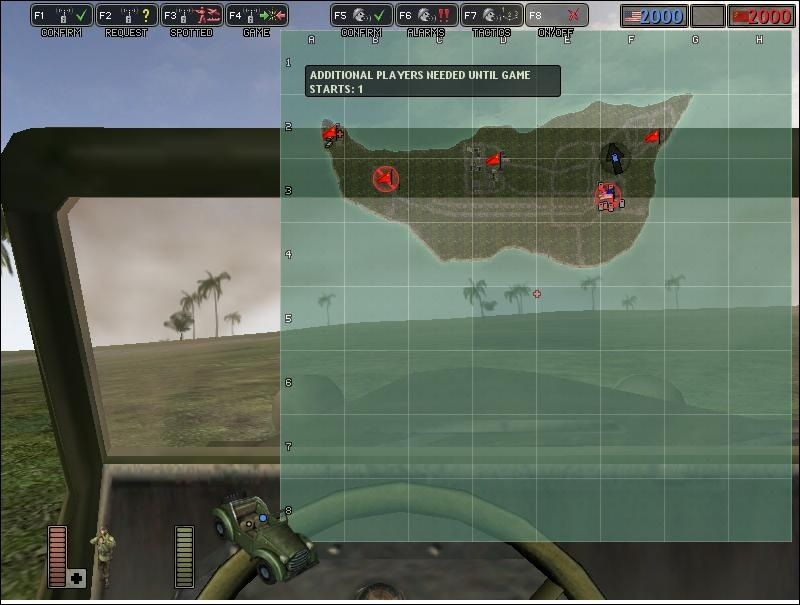Open the F6 Alarms radio menu
This screenshot has height=605, width=800.
[426, 16]
